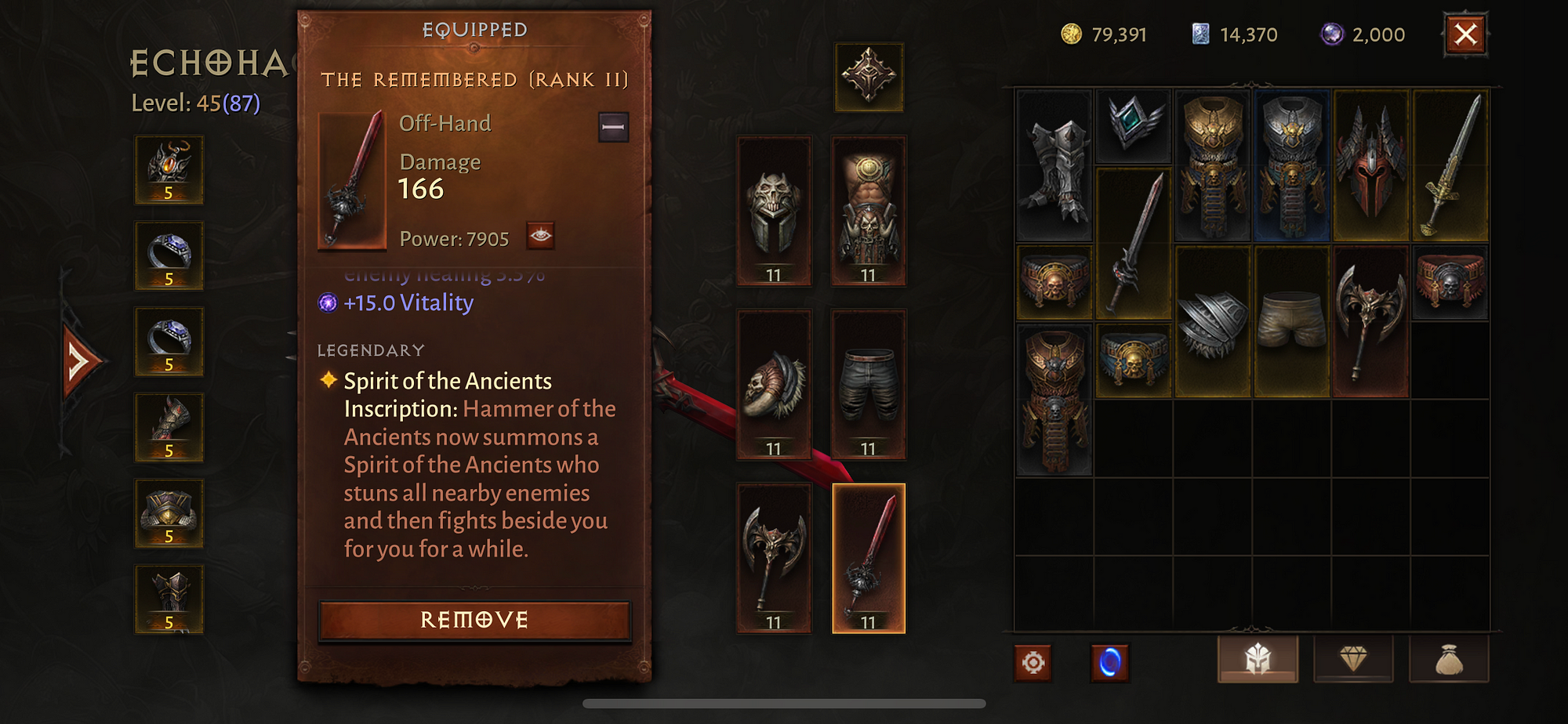Select the equipped main-hand axe slot
This screenshot has height=724, width=1568.
tap(774, 559)
